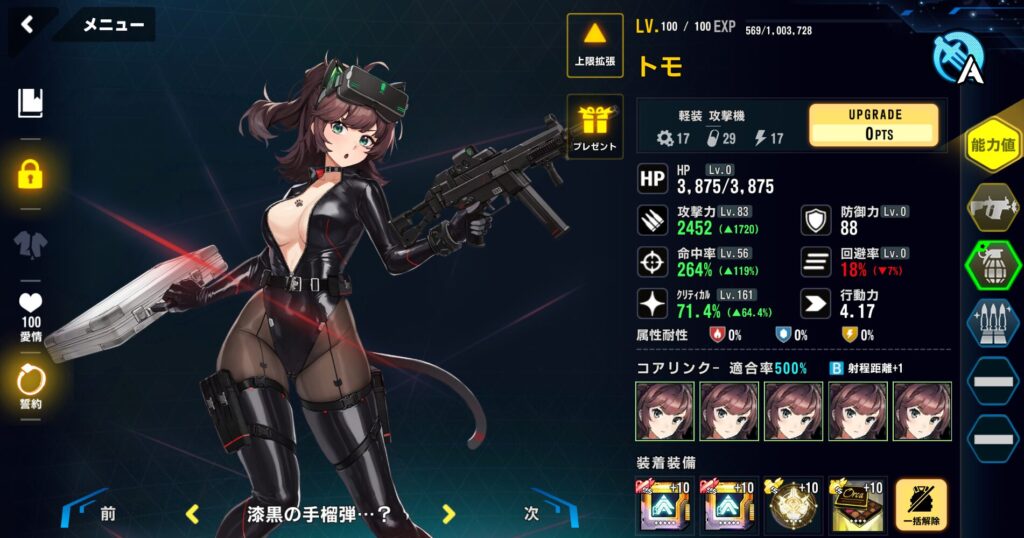Select the gold medal equipment slot
Screen dimensions: 1024x538
(791, 505)
